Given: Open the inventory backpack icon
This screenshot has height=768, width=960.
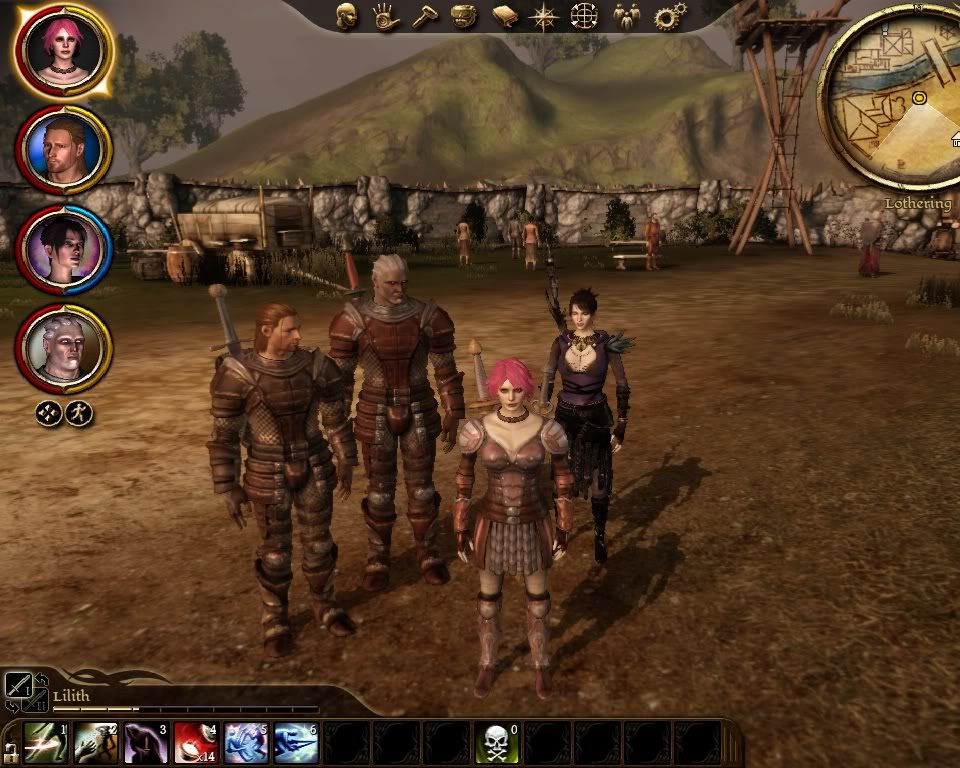Looking at the screenshot, I should pos(462,16).
